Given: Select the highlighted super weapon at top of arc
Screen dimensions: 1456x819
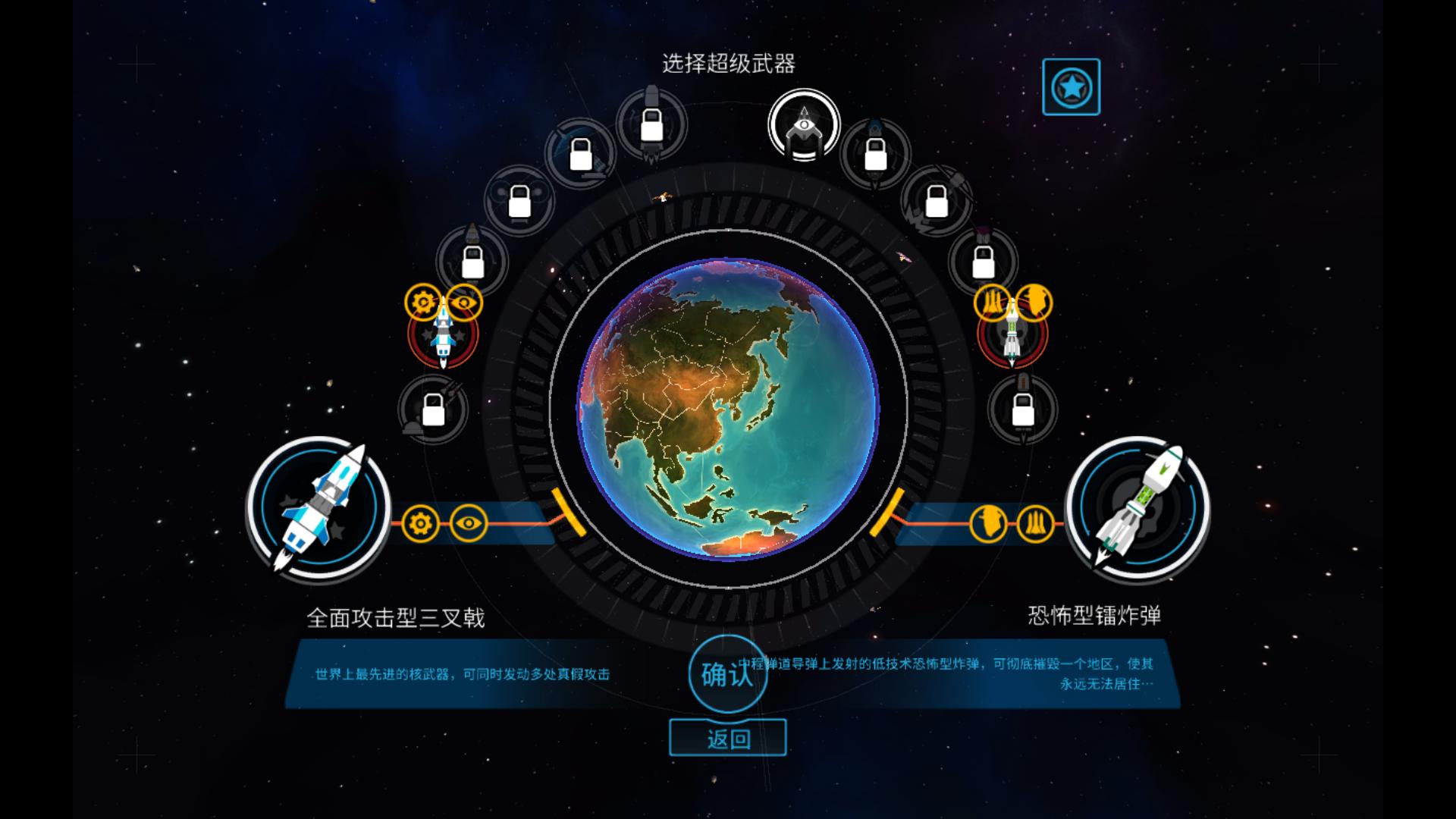Looking at the screenshot, I should coord(802,128).
